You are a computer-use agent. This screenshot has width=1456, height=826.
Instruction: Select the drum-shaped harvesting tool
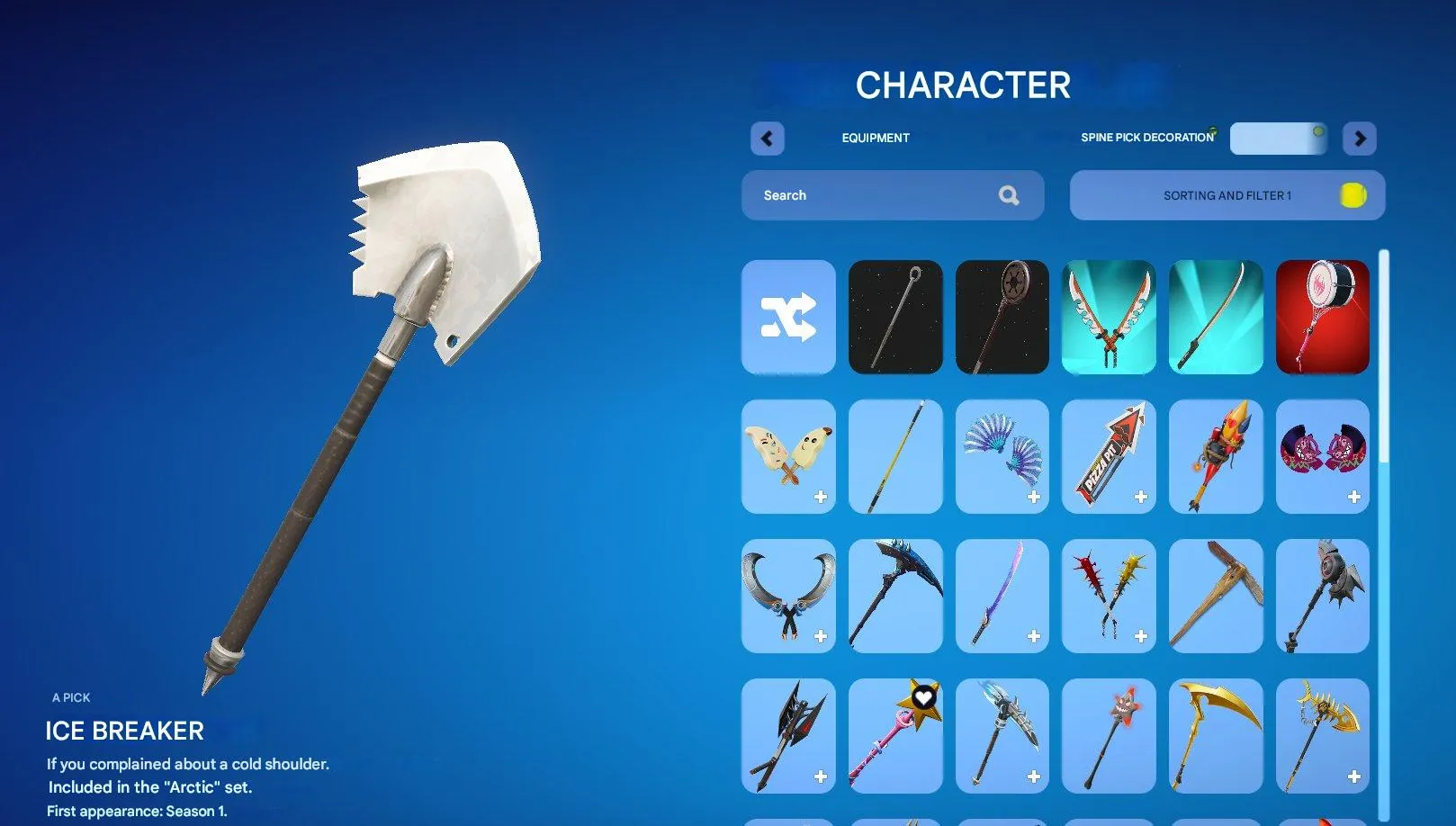click(x=1322, y=317)
